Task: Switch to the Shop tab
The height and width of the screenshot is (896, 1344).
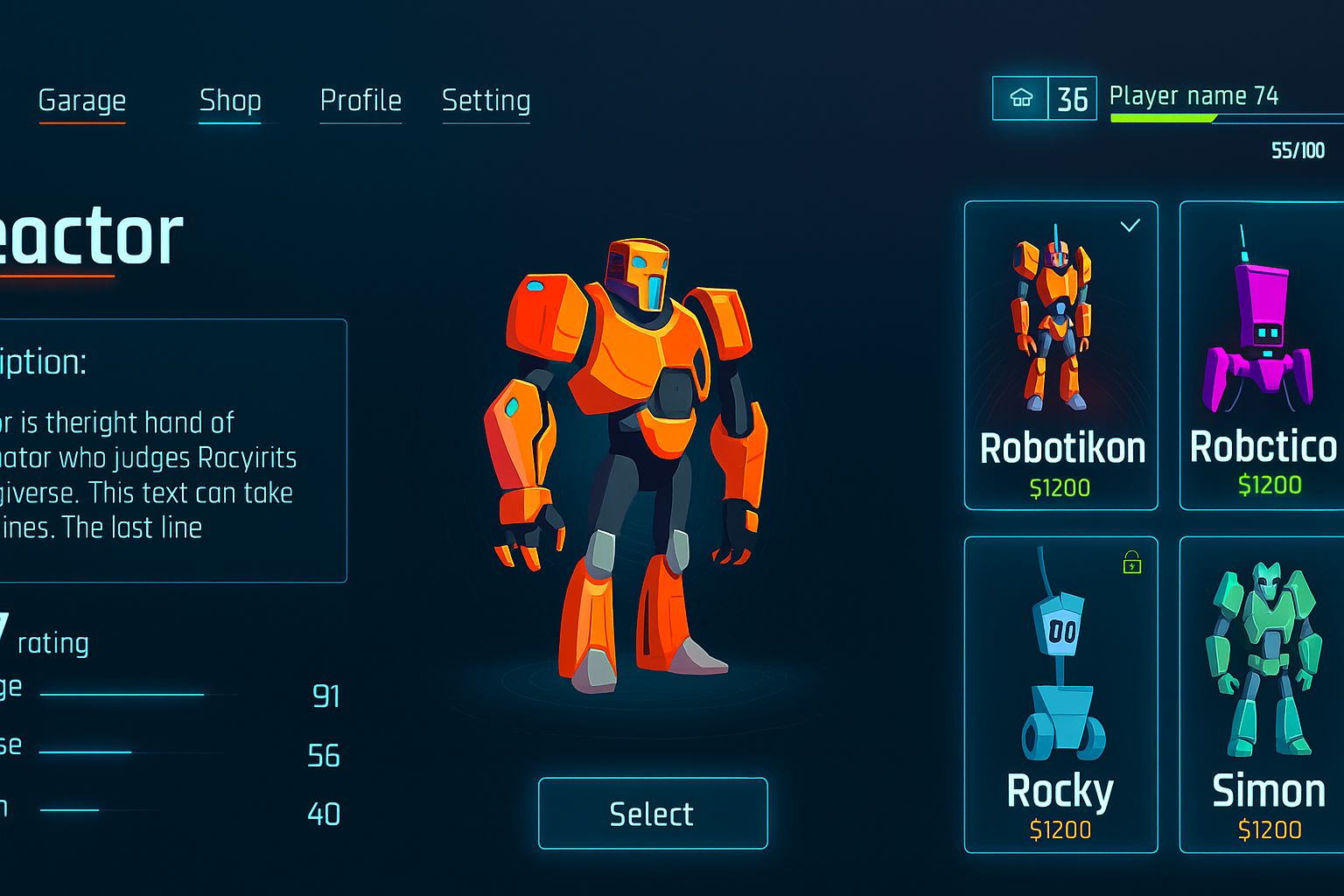Action: coord(230,101)
